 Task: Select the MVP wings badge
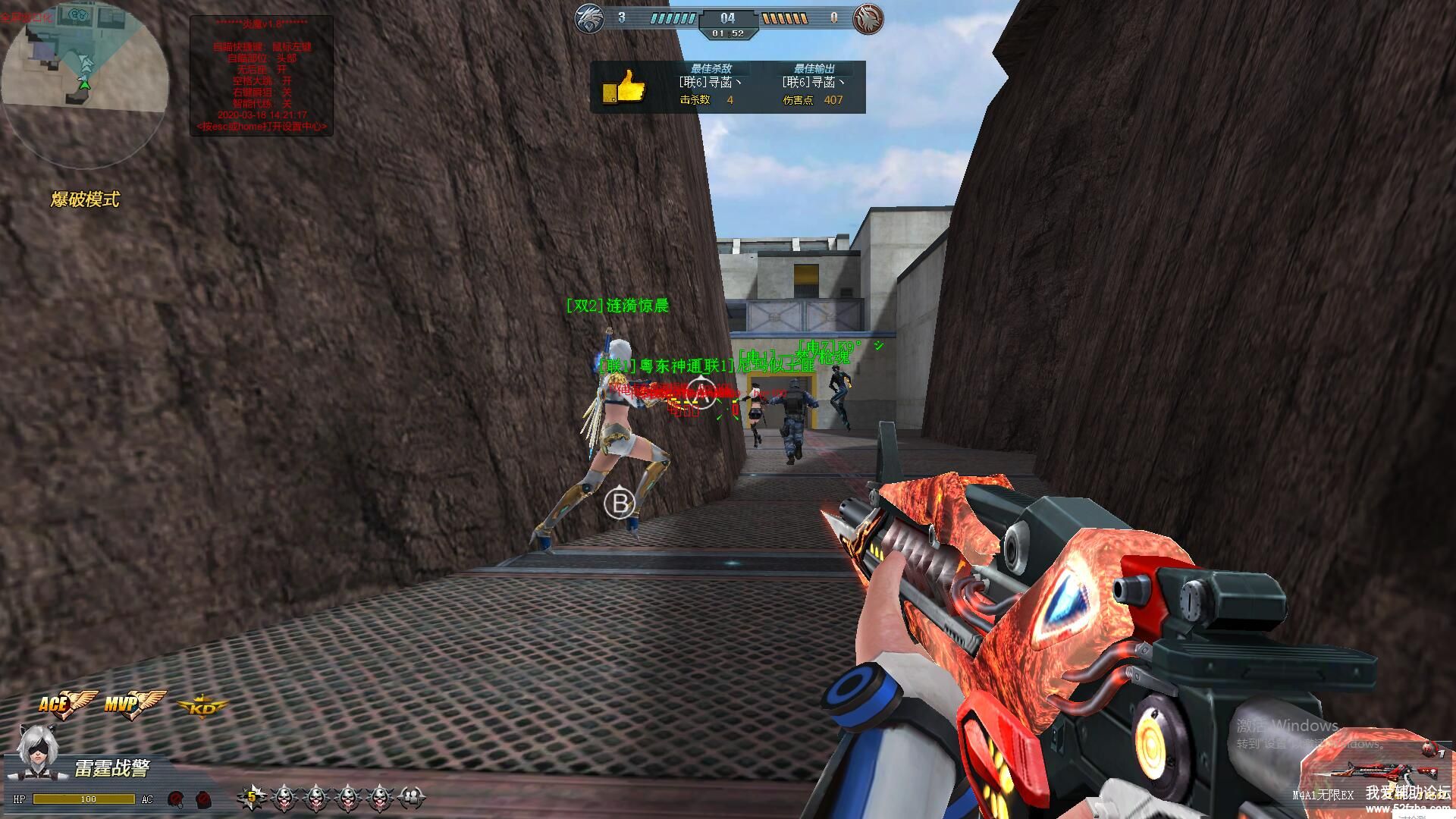tap(134, 704)
